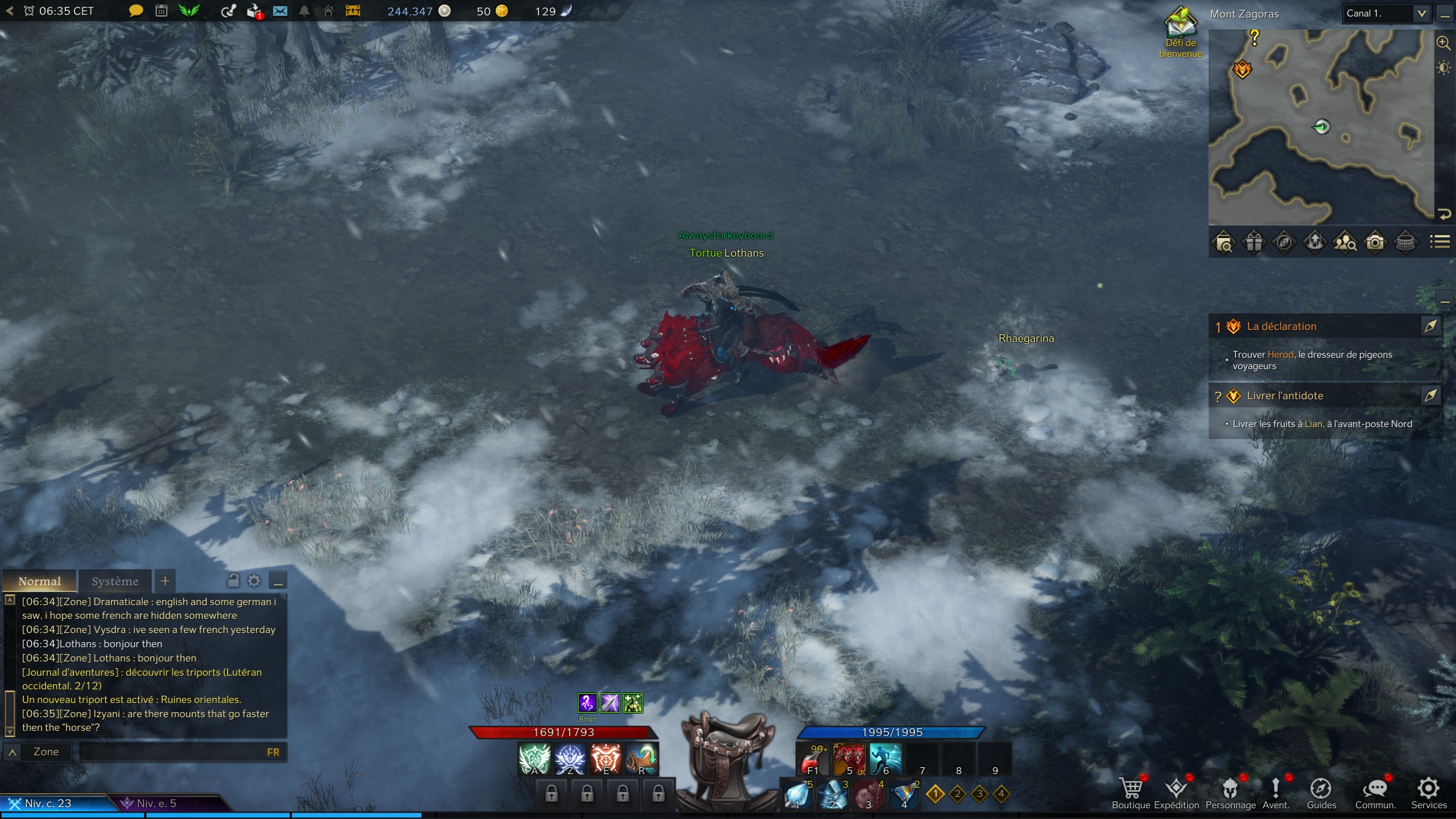Select the Normal chat tab
The width and height of the screenshot is (1456, 819).
coord(39,581)
